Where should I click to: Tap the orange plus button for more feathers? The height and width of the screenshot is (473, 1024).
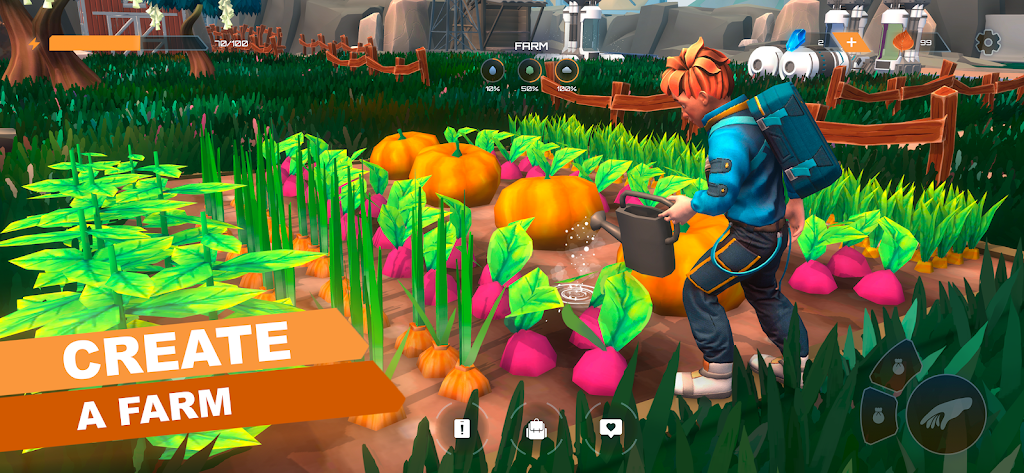[x=850, y=42]
